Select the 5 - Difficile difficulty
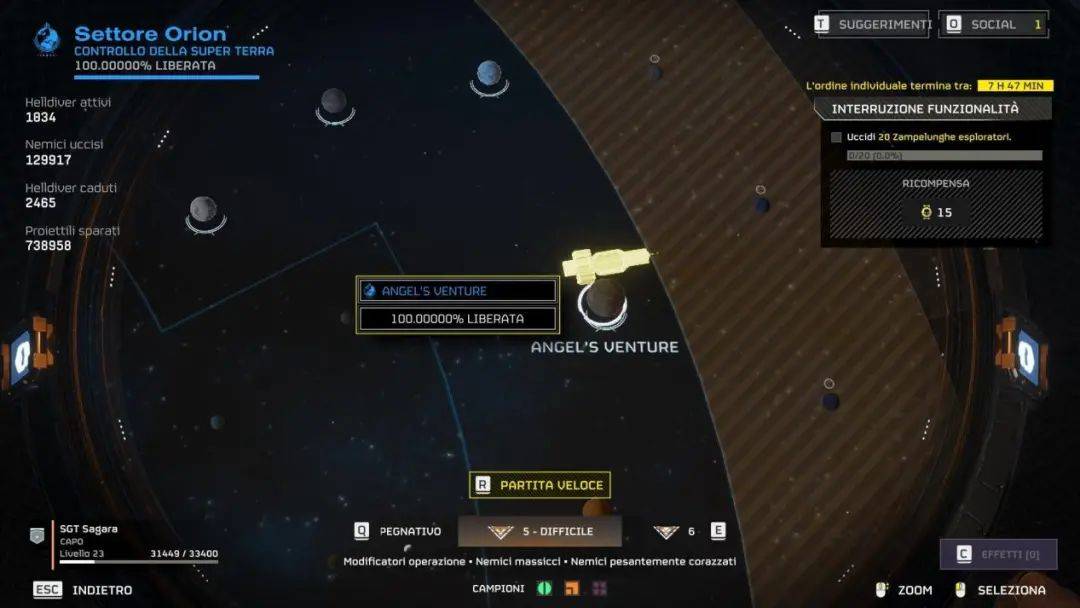The height and width of the screenshot is (608, 1080). pyautogui.click(x=540, y=532)
